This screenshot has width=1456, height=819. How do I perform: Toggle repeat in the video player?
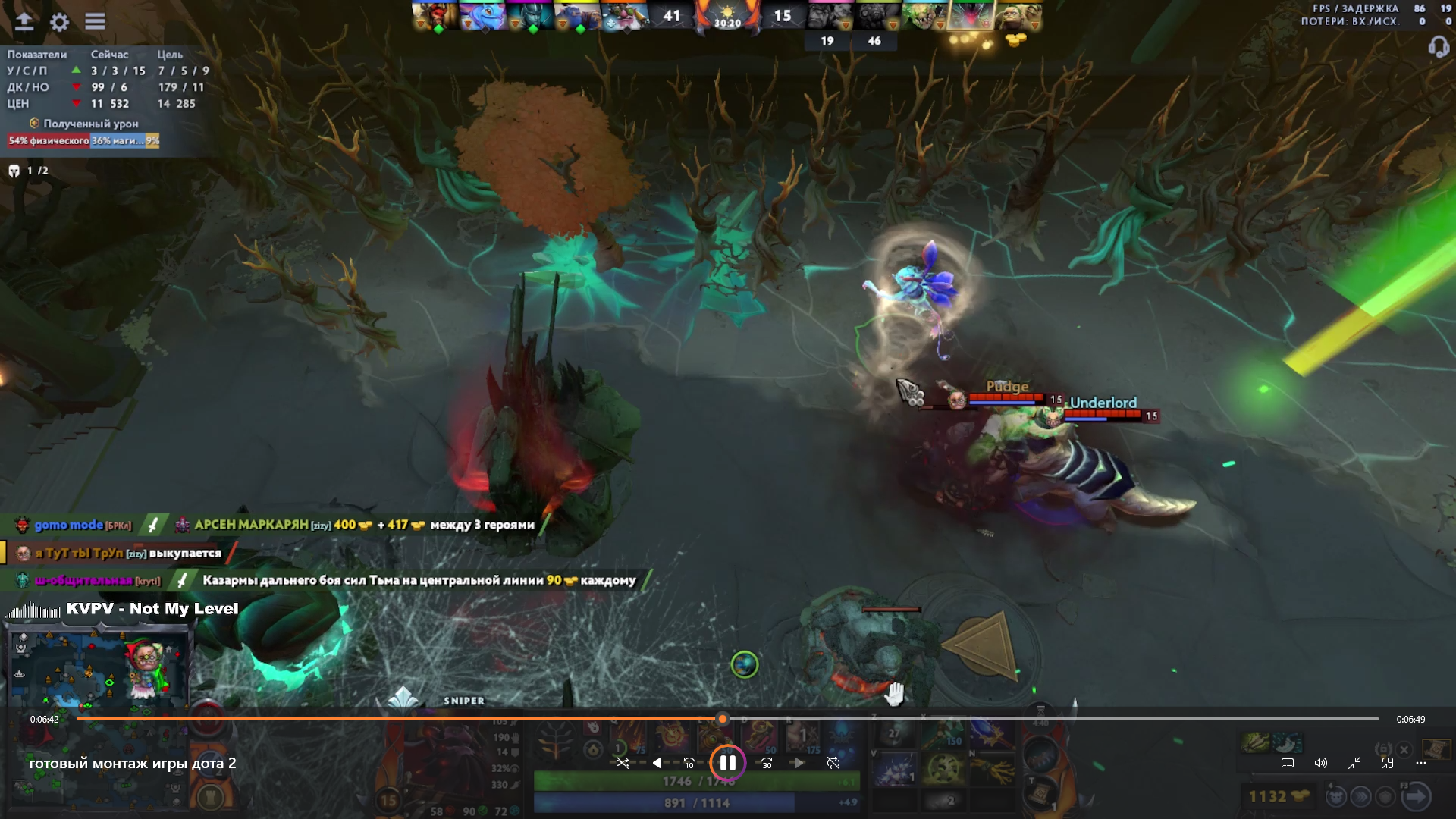click(x=833, y=763)
